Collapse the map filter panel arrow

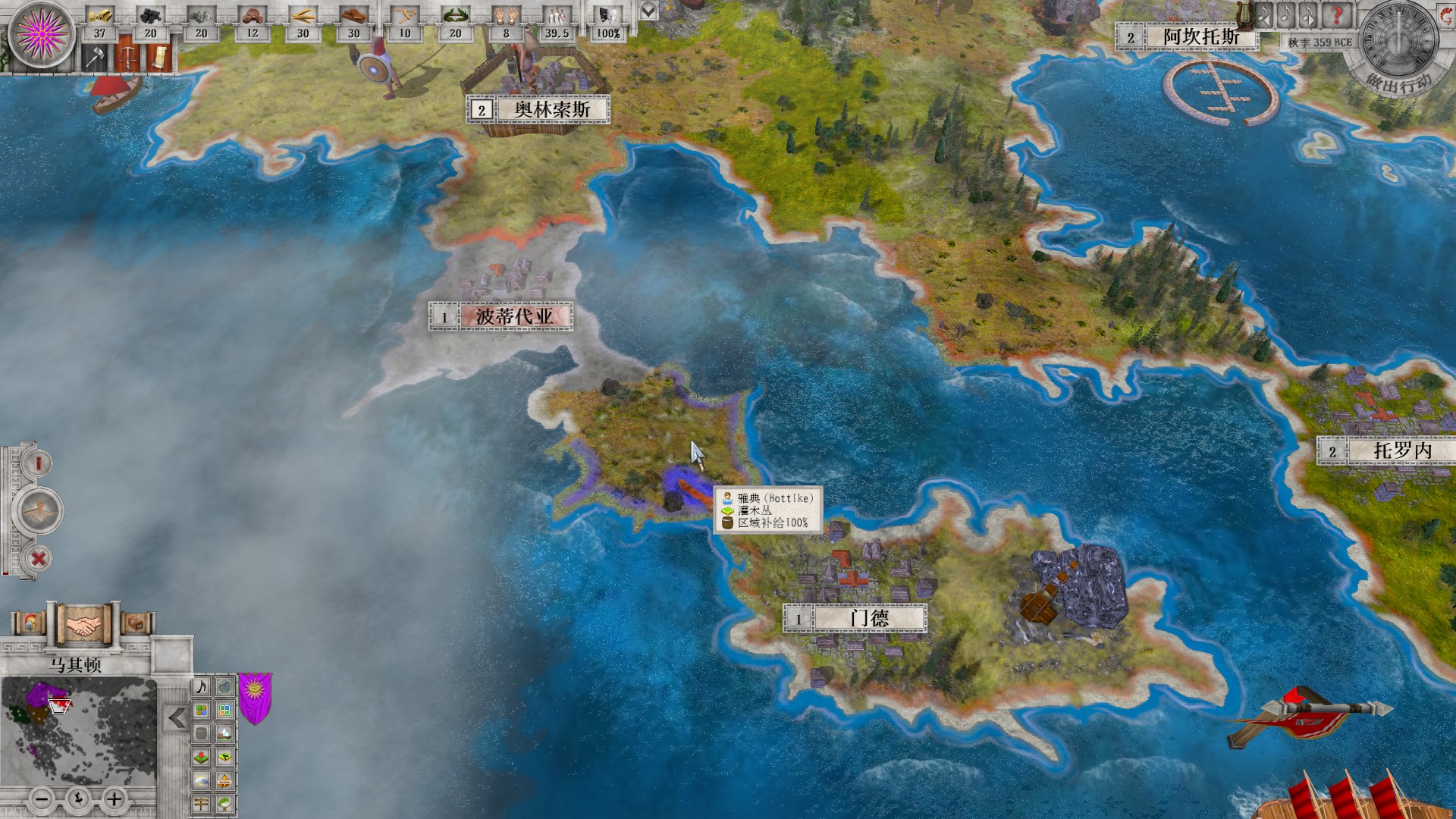pyautogui.click(x=177, y=717)
